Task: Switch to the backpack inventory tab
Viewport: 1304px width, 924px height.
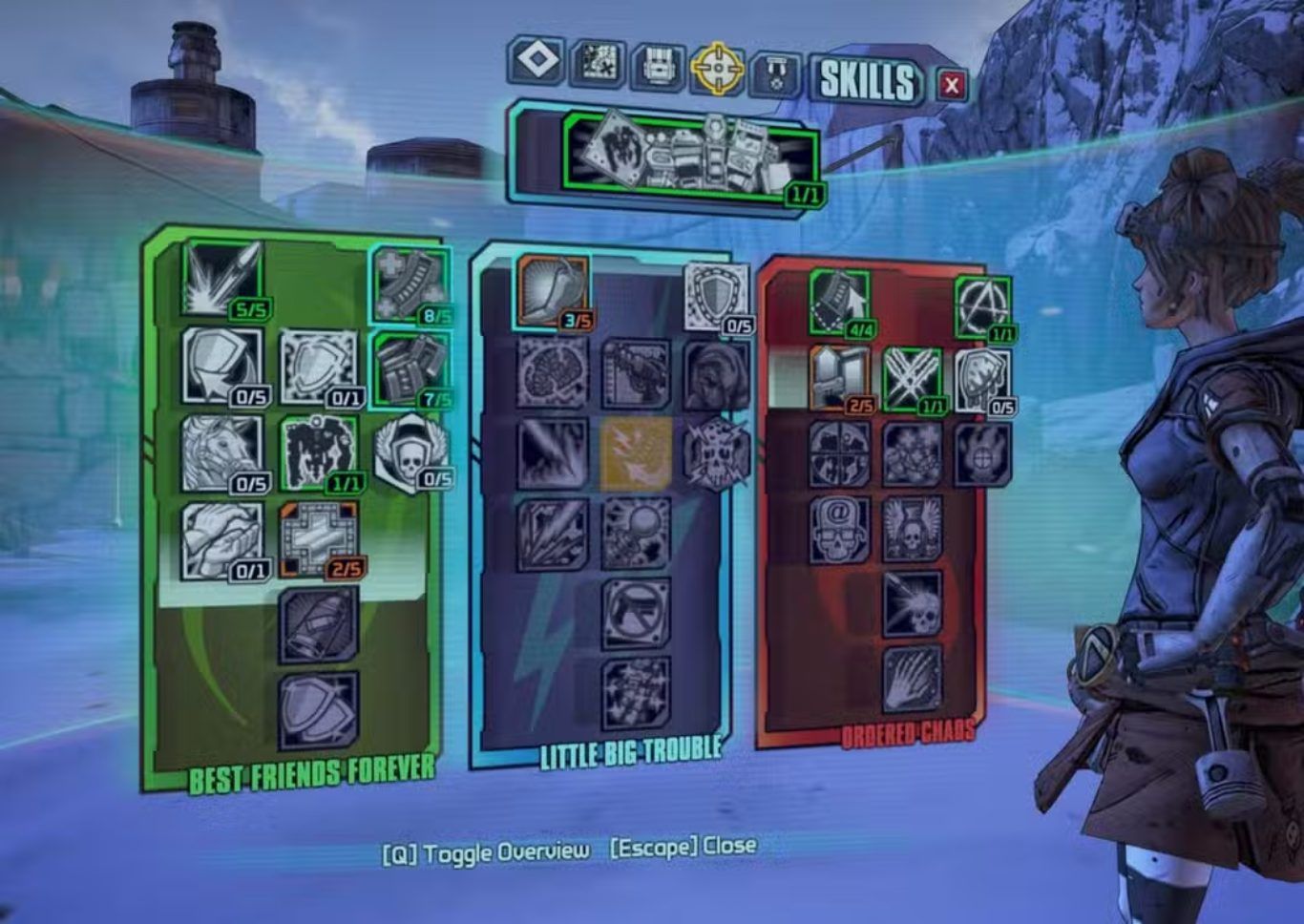Action: [x=659, y=66]
